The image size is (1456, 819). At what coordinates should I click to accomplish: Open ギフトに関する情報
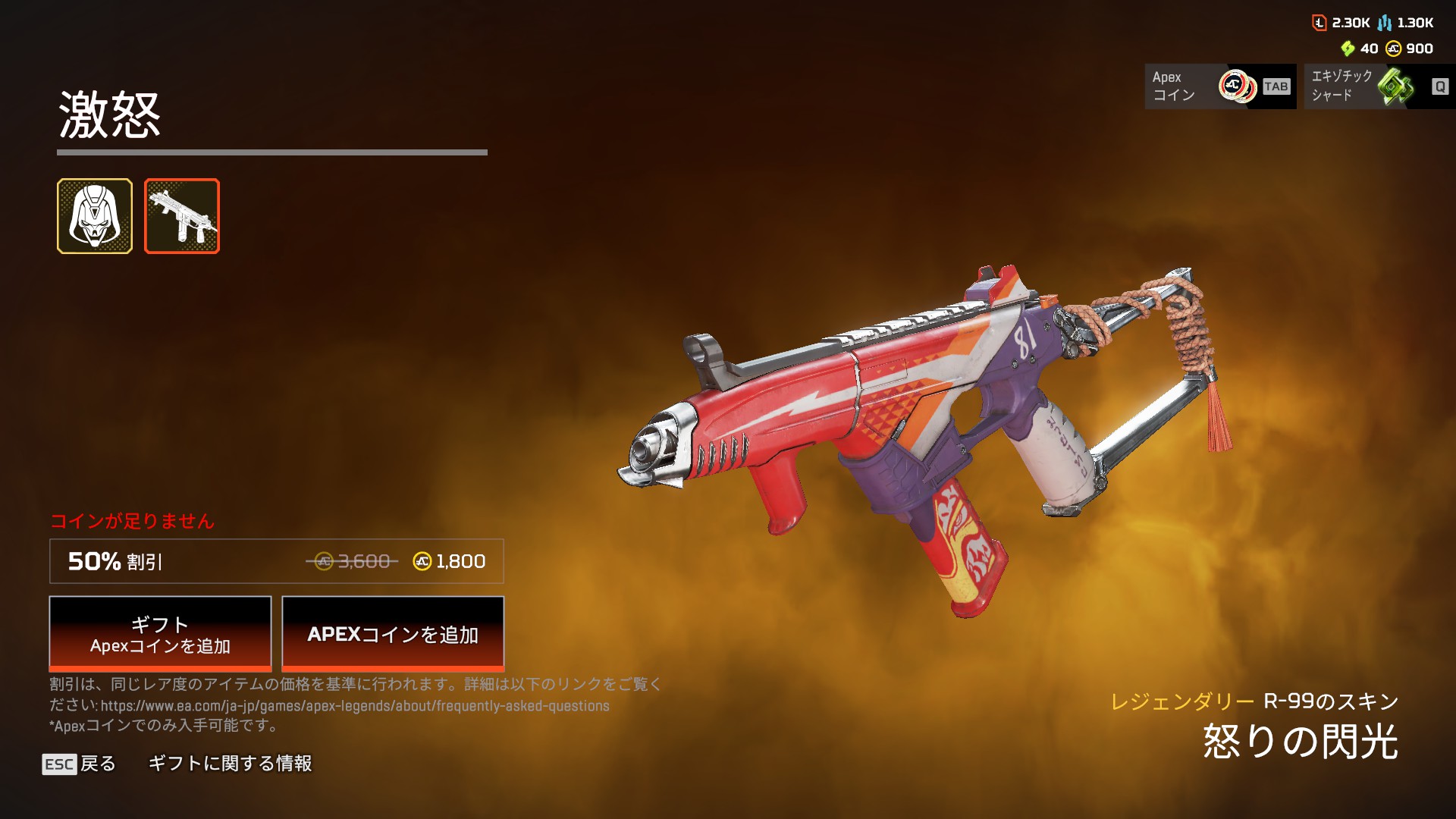click(230, 764)
